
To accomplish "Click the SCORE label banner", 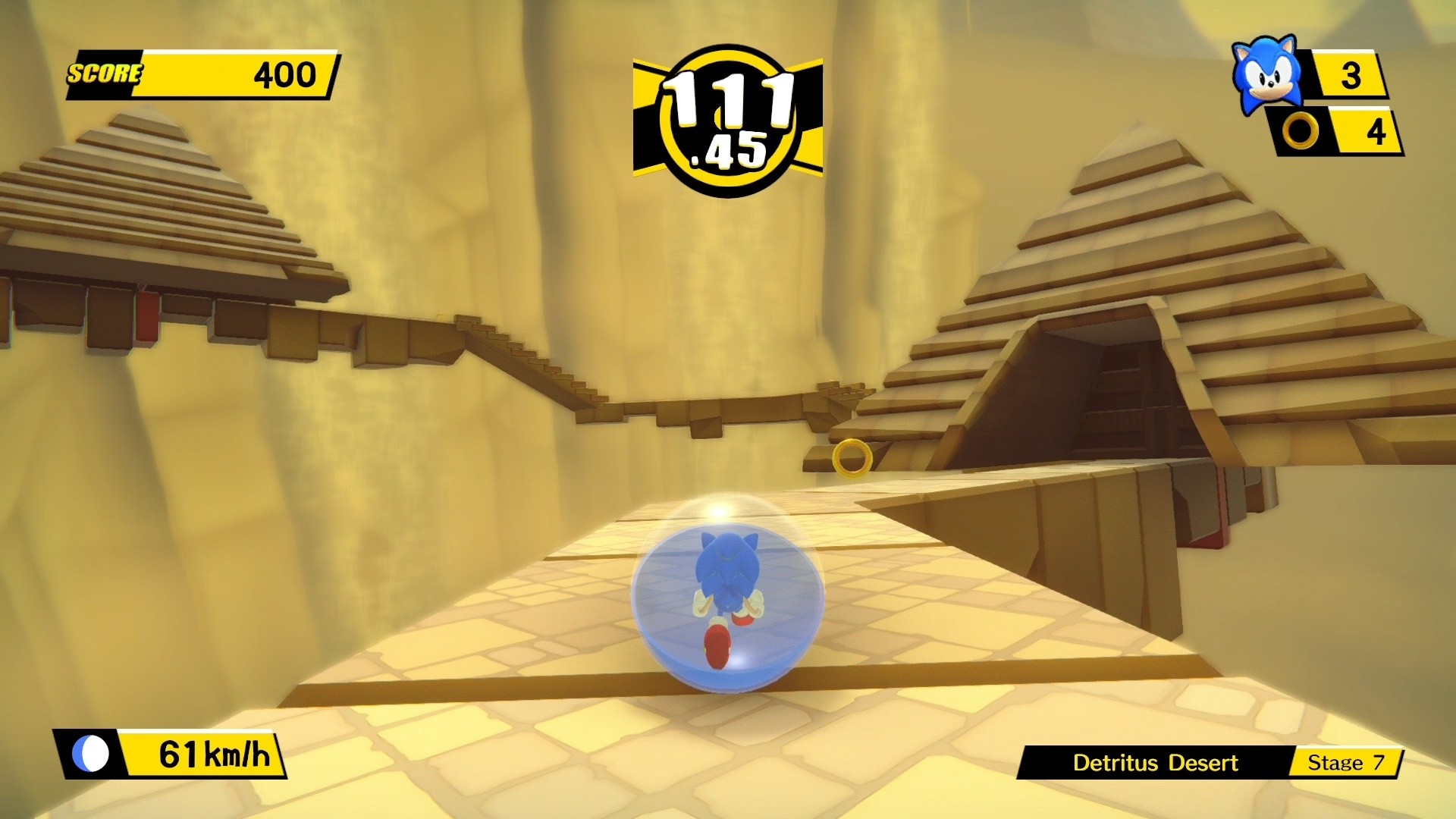I will (x=105, y=74).
